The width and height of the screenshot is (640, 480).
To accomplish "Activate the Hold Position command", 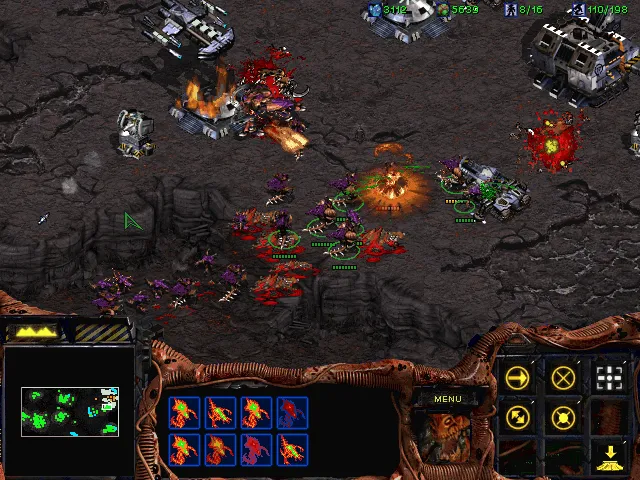I will point(563,416).
